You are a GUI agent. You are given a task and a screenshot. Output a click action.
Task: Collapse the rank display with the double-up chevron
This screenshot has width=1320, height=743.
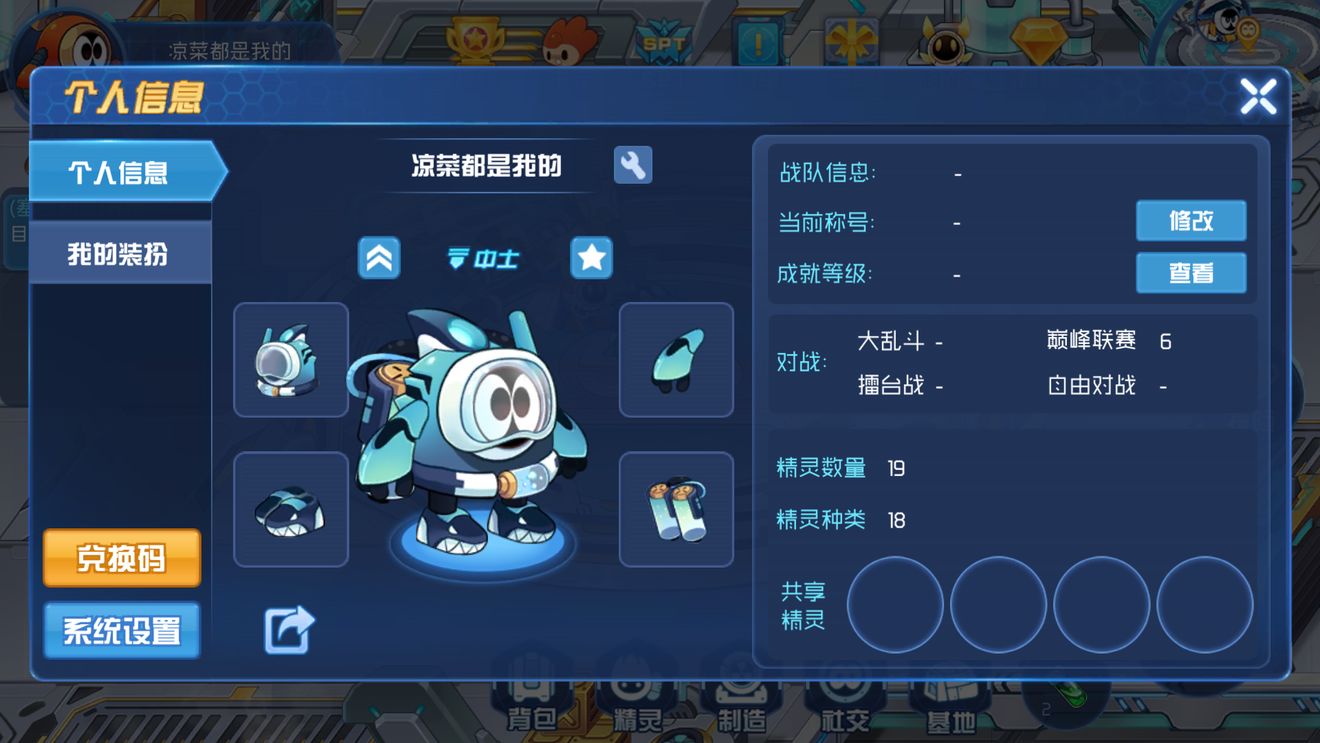(379, 257)
